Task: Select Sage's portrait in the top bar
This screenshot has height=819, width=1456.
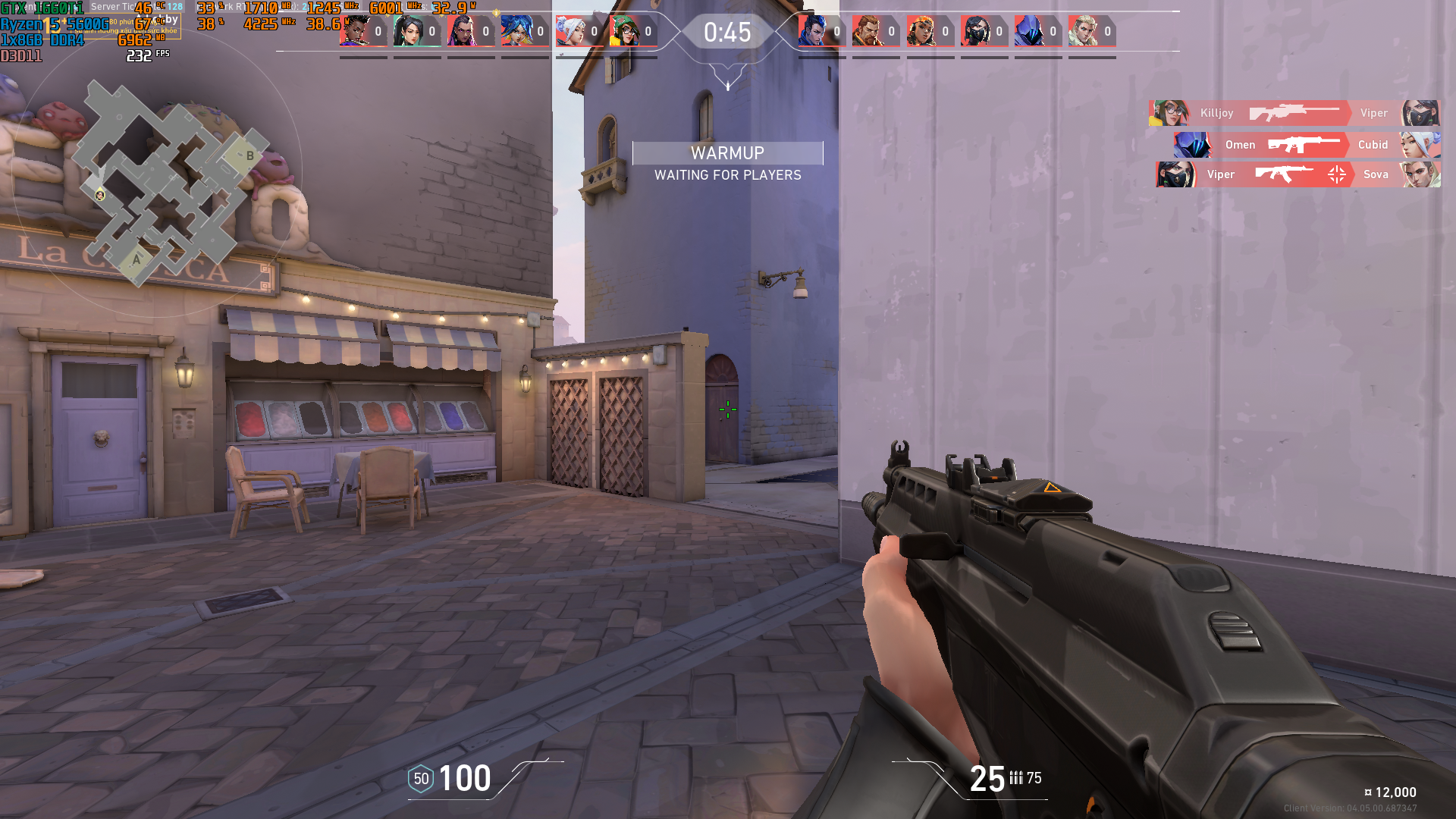Action: (409, 31)
